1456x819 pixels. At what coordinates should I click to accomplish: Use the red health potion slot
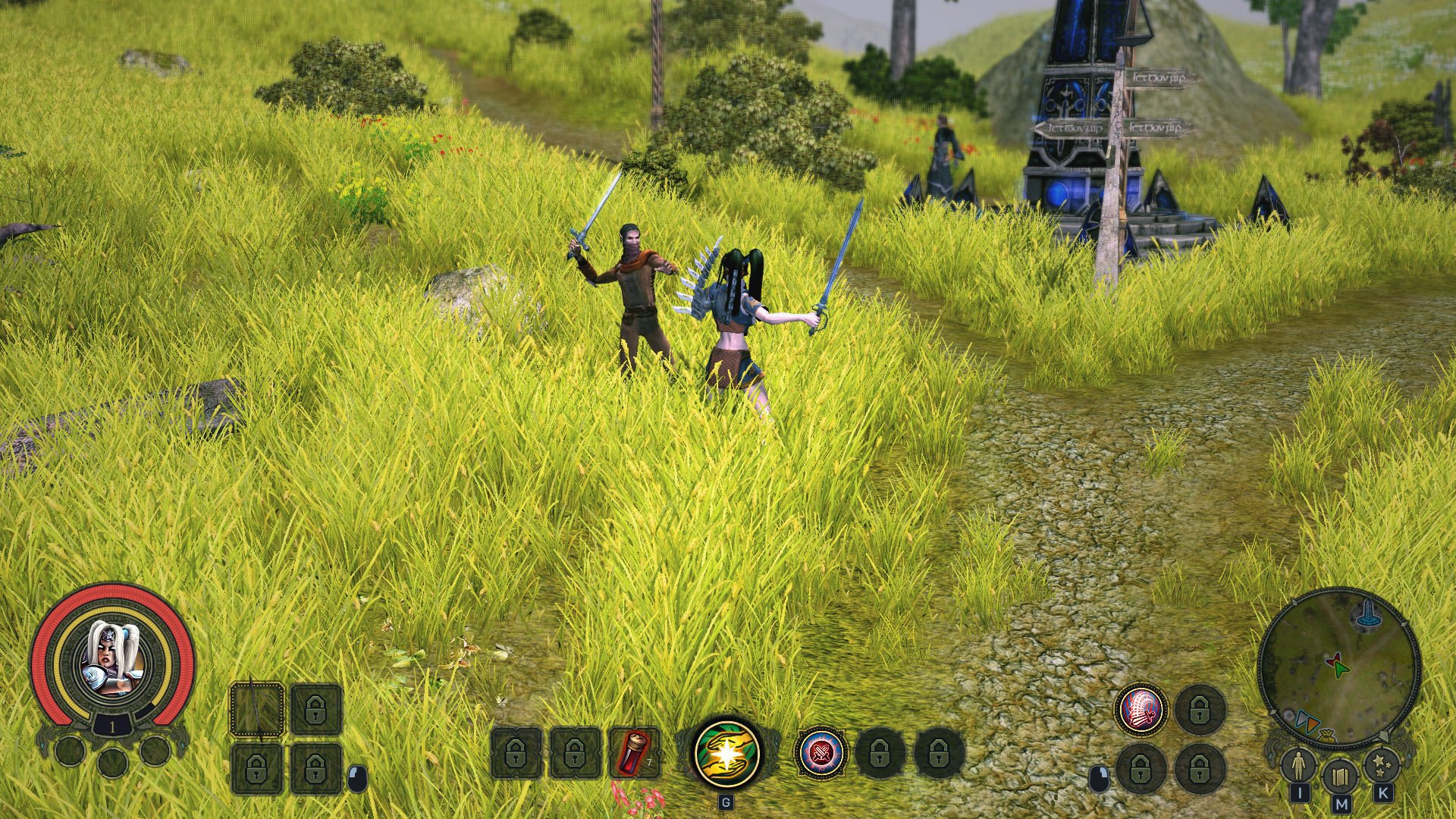(x=634, y=754)
